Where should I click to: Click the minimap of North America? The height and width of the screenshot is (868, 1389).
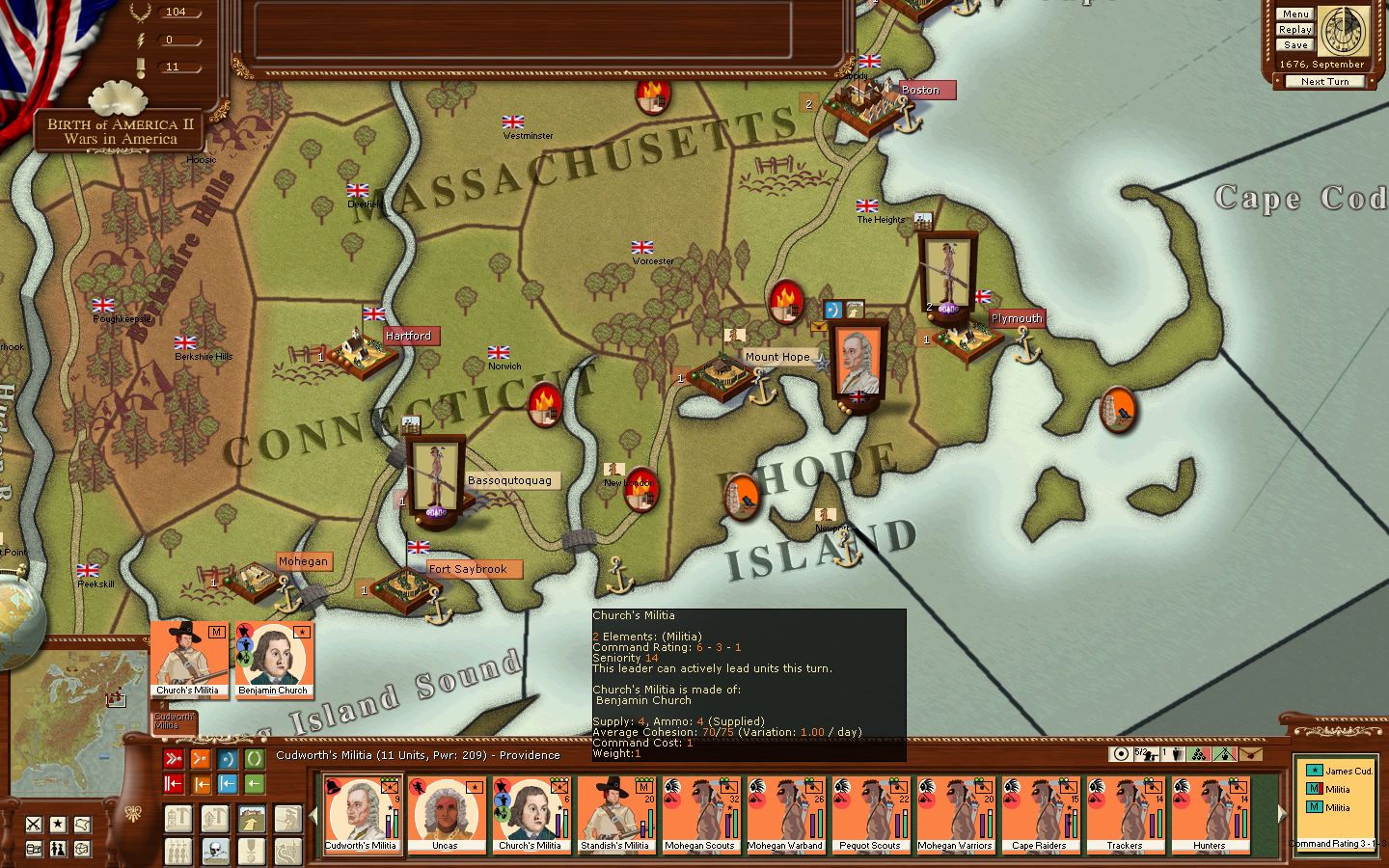pyautogui.click(x=77, y=709)
